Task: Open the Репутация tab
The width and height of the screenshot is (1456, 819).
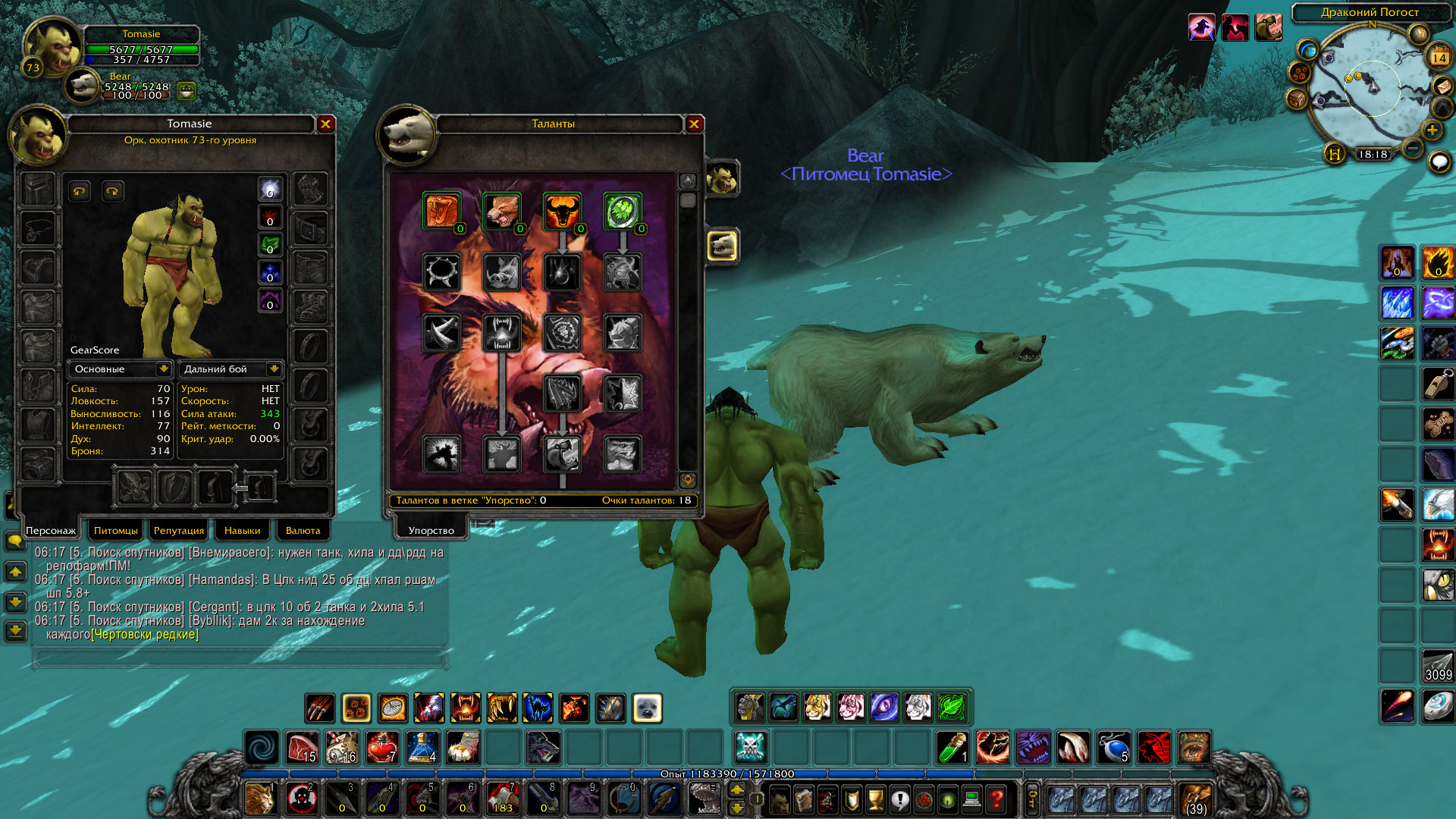Action: (179, 530)
